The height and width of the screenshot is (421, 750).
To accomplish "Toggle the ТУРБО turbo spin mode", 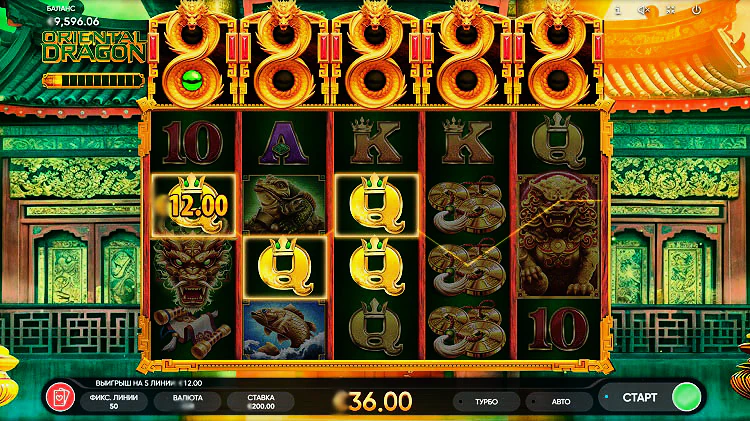I will click(487, 400).
